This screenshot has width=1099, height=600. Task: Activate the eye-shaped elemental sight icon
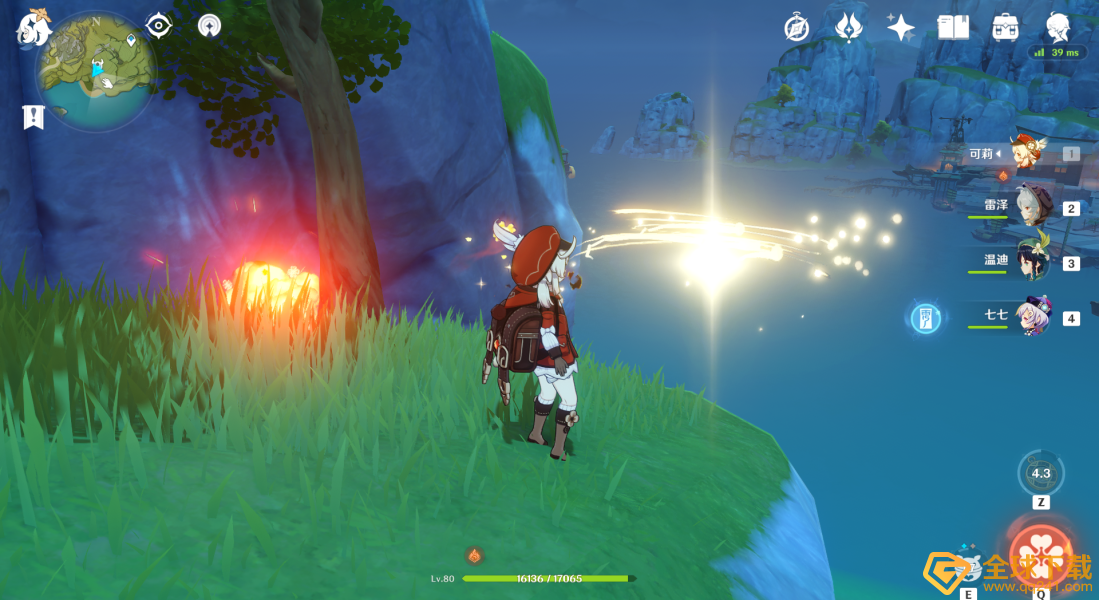[159, 26]
